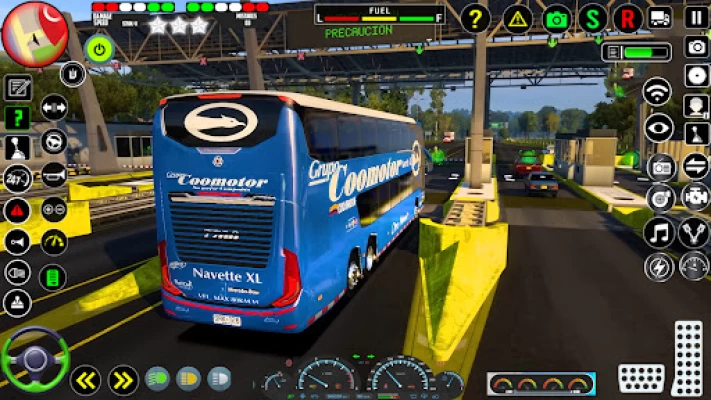Select the red R reverse button
Viewport: 711px width, 400px height.
click(x=628, y=18)
